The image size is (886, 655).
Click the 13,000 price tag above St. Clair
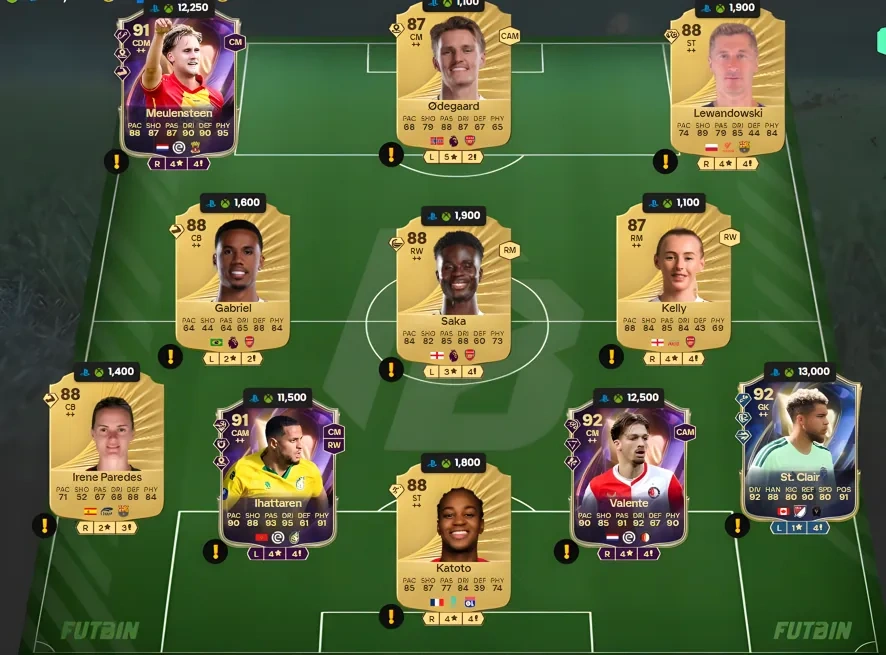tap(799, 372)
